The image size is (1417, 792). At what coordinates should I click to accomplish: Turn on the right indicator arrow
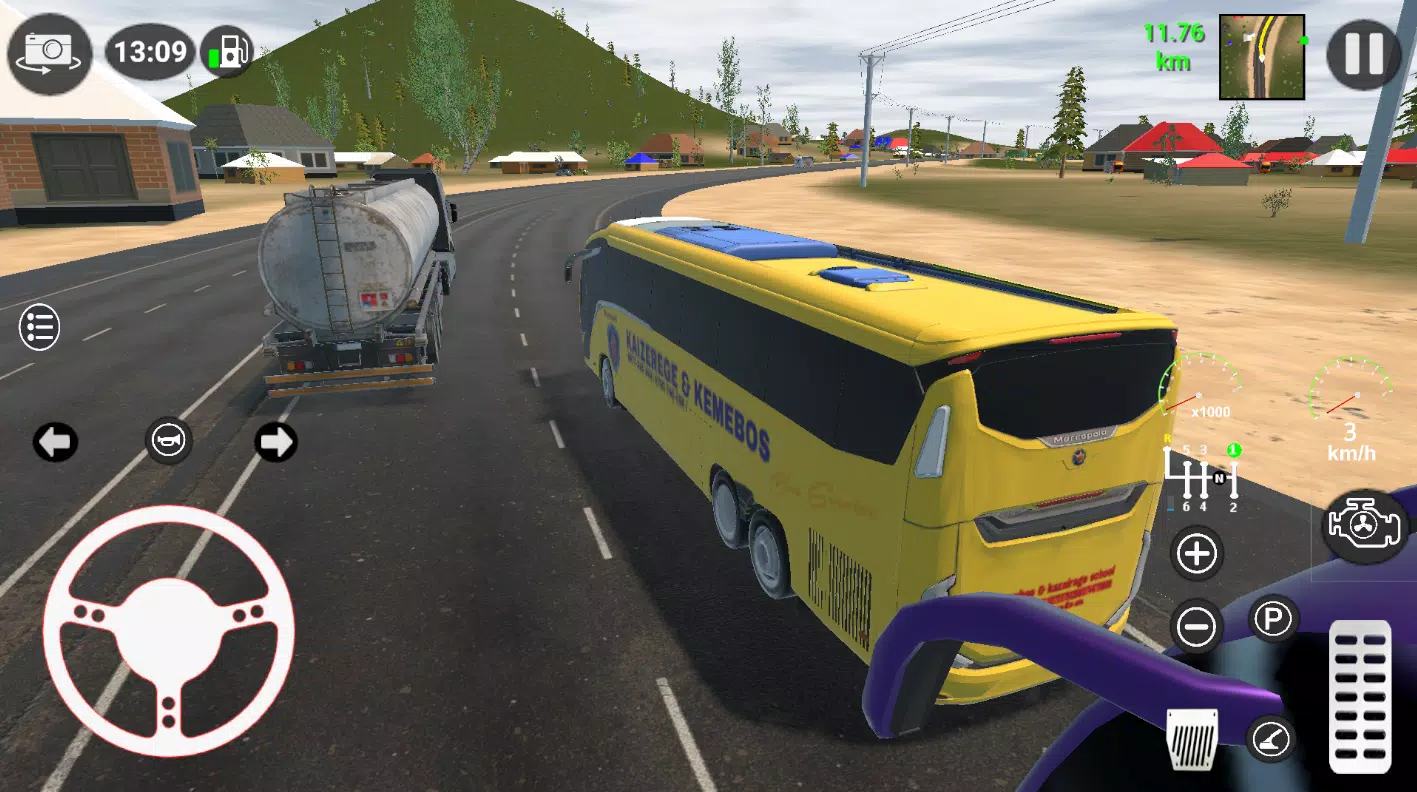pyautogui.click(x=275, y=443)
